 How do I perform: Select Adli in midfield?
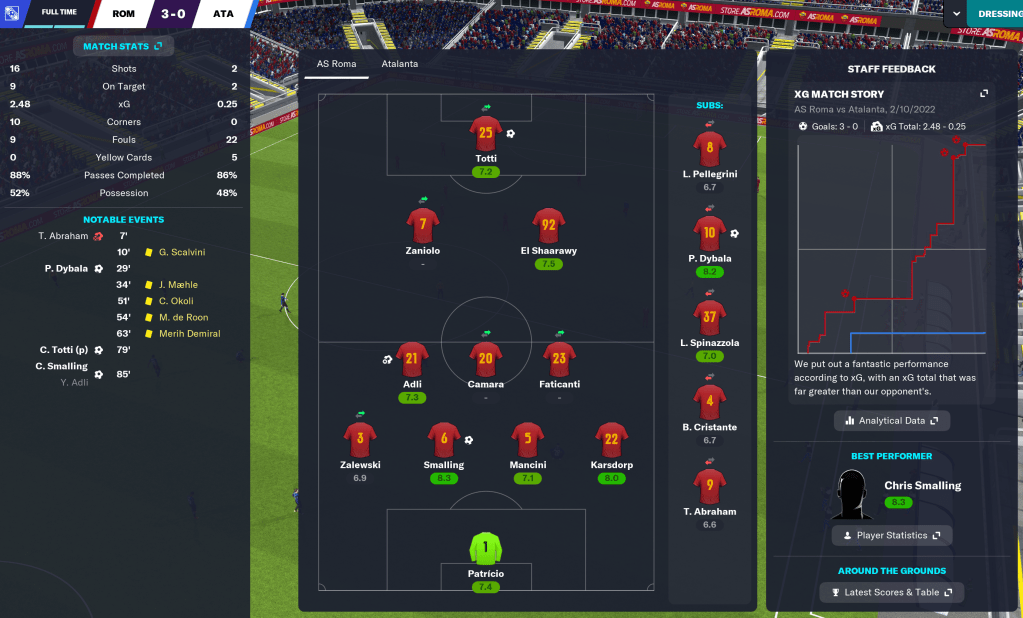[412, 360]
